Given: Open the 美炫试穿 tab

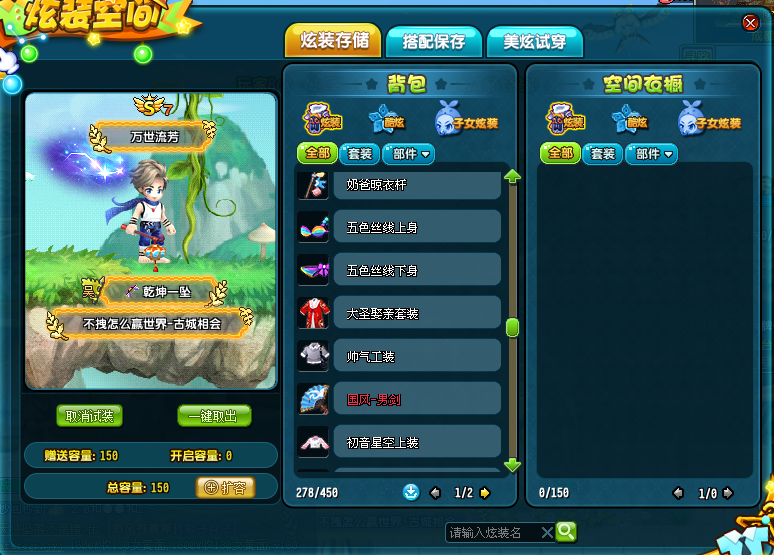Looking at the screenshot, I should pos(534,42).
